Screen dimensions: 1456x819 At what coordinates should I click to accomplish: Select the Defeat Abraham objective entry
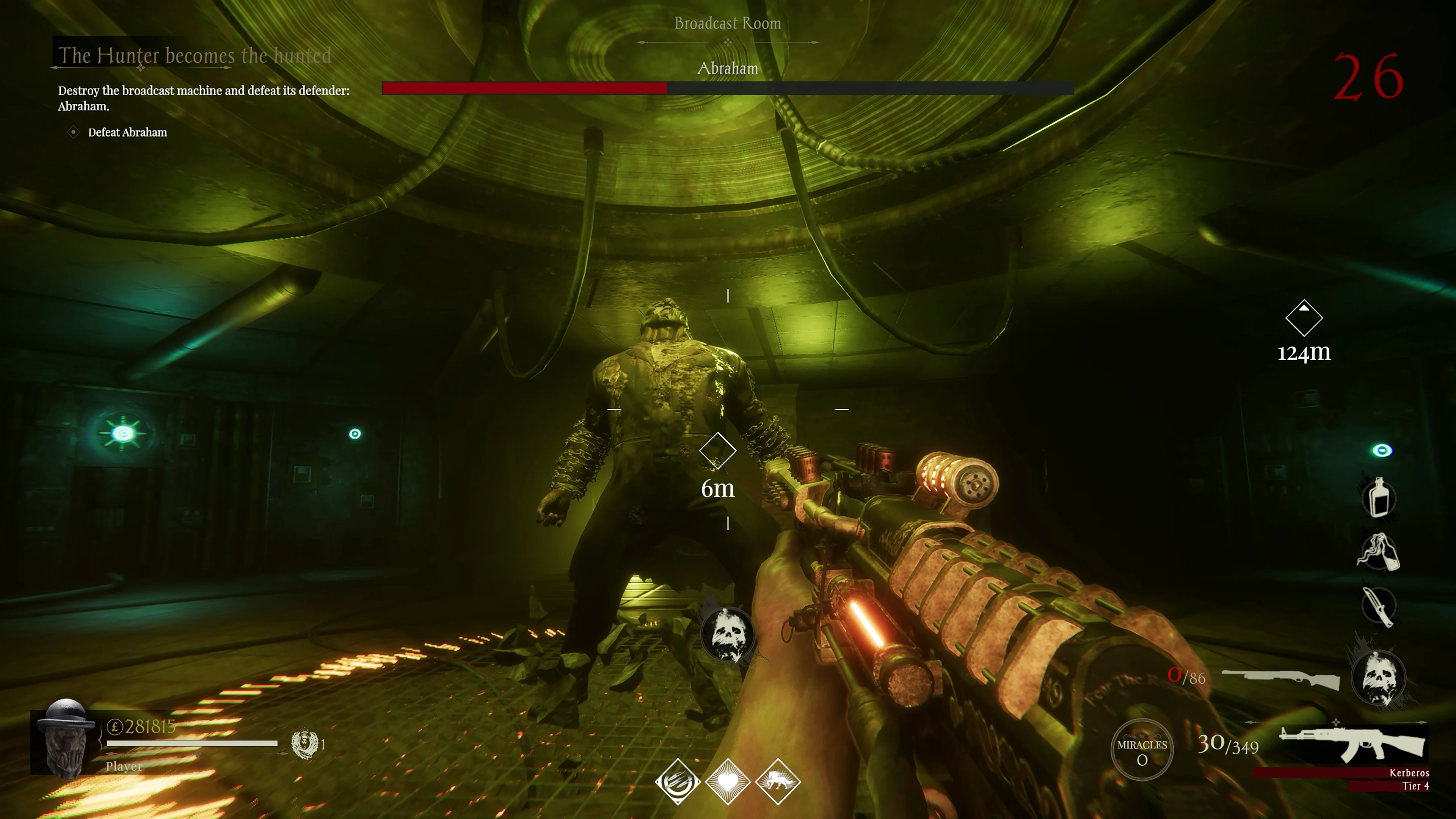click(127, 132)
